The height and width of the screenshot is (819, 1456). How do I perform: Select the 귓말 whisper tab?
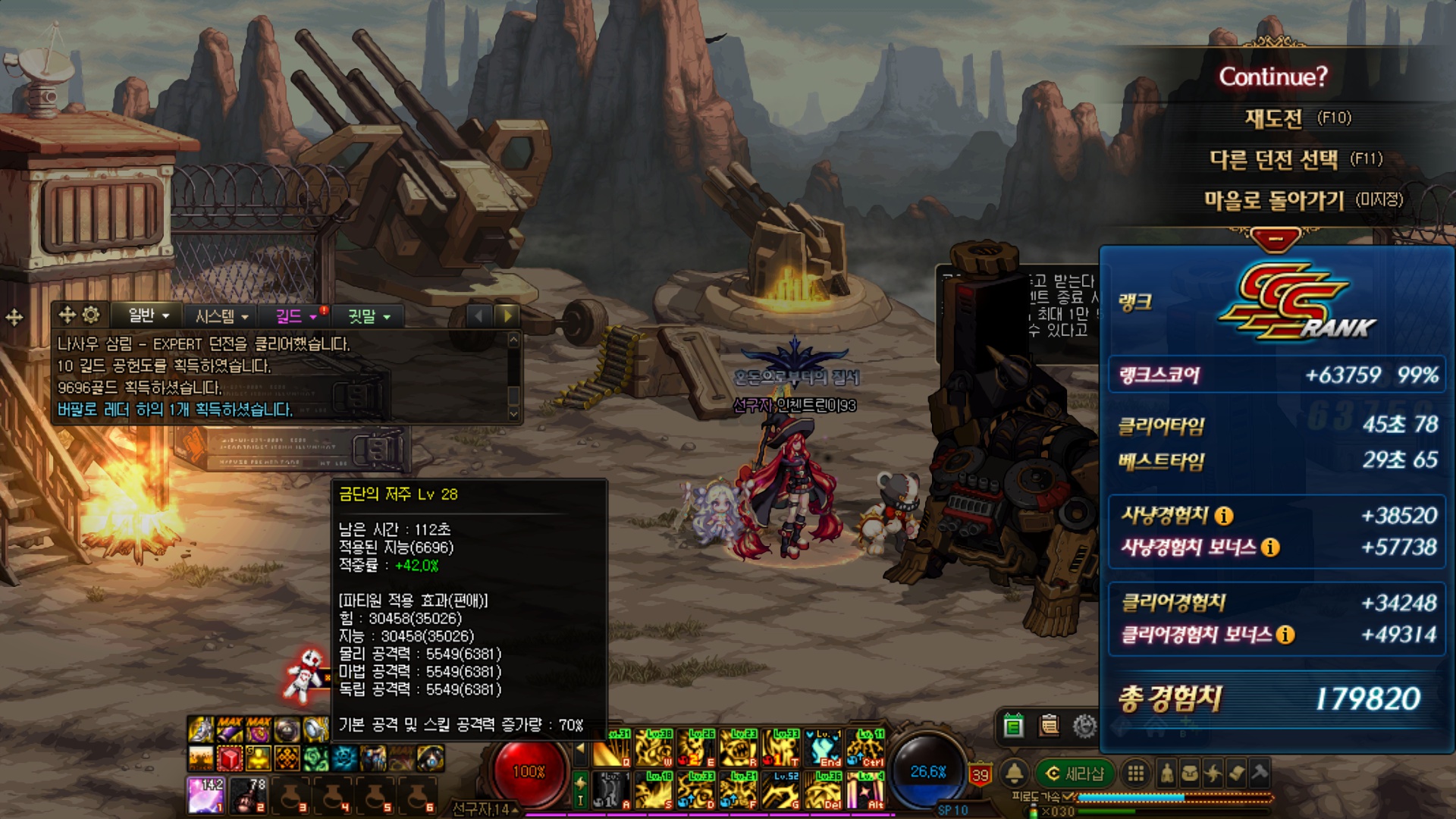369,316
